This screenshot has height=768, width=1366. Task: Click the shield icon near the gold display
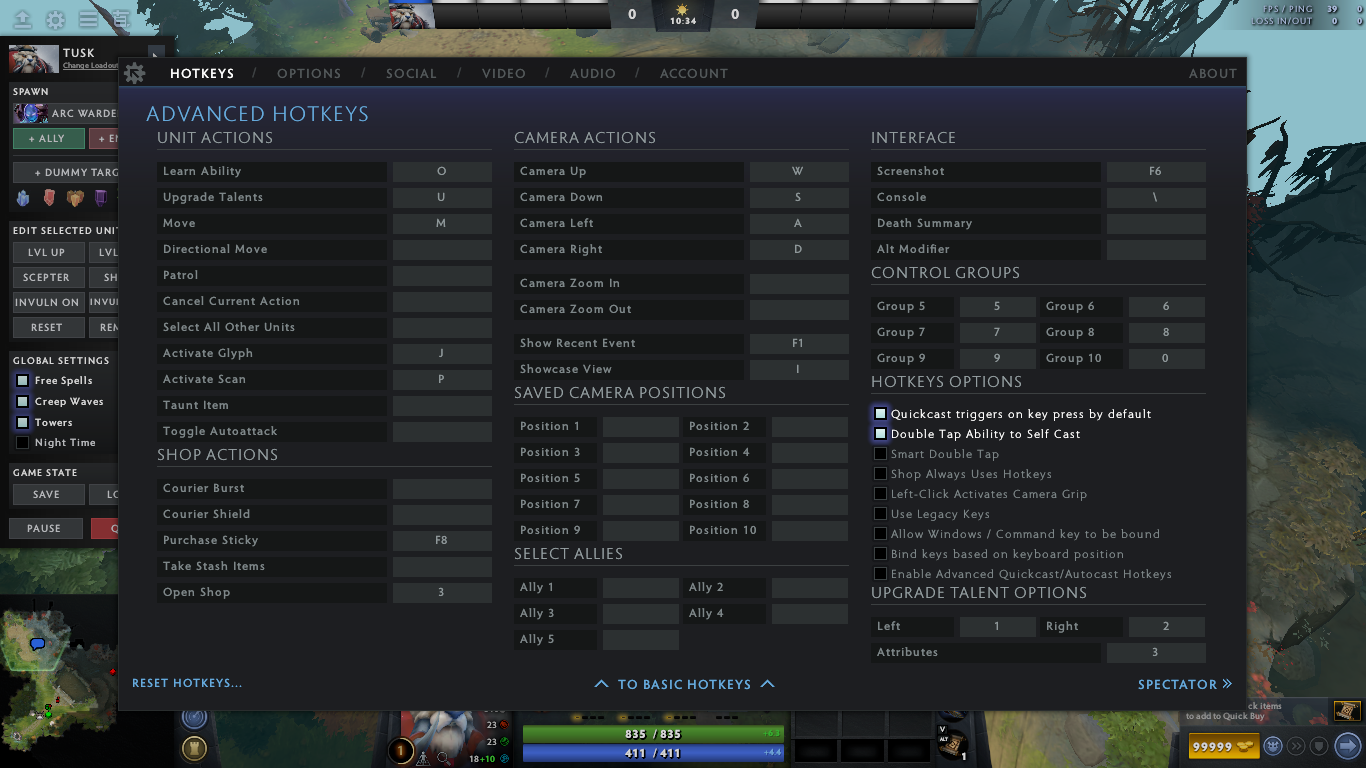pyautogui.click(x=1319, y=746)
